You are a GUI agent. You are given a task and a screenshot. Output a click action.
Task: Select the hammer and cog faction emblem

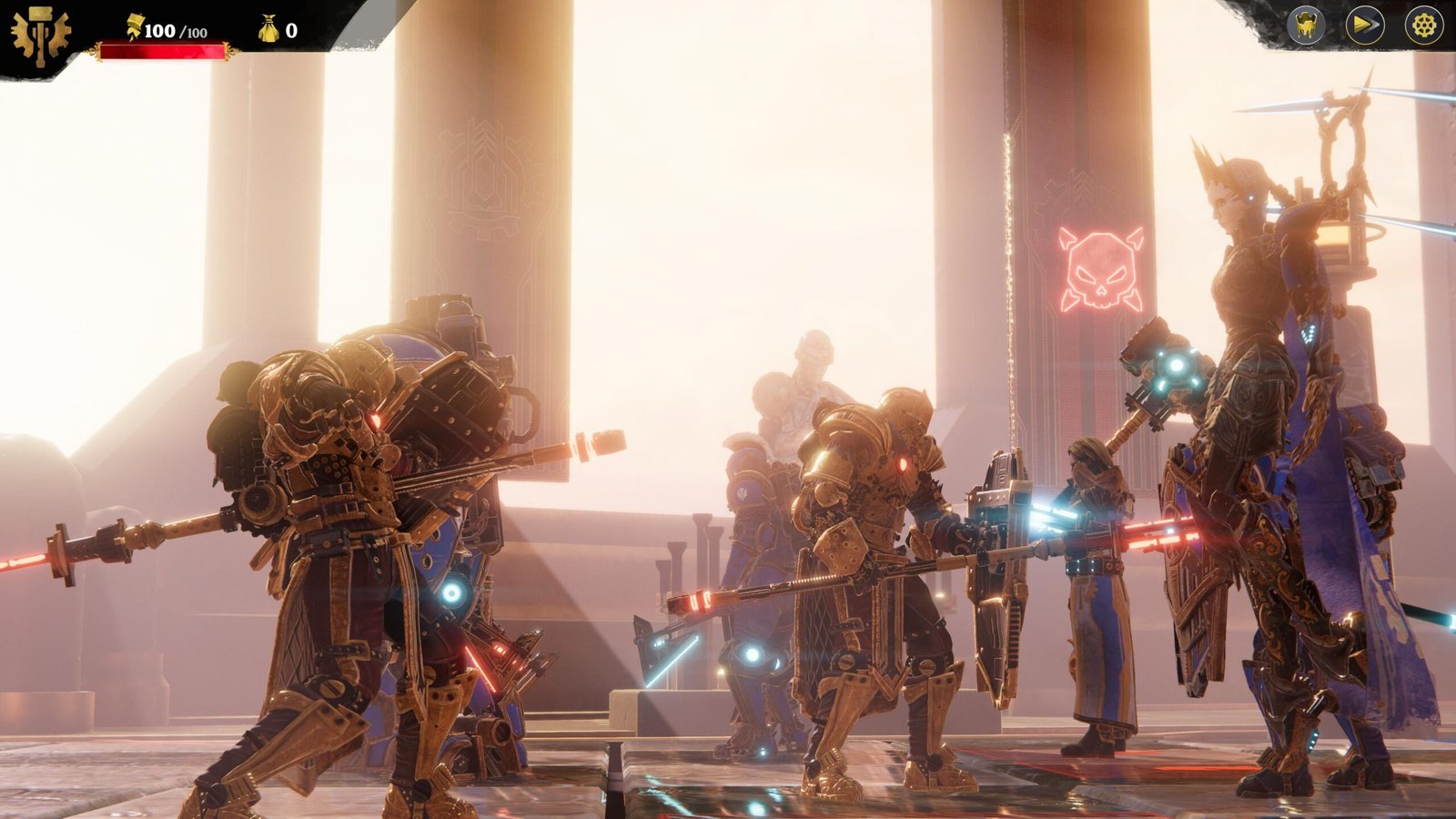tap(40, 36)
